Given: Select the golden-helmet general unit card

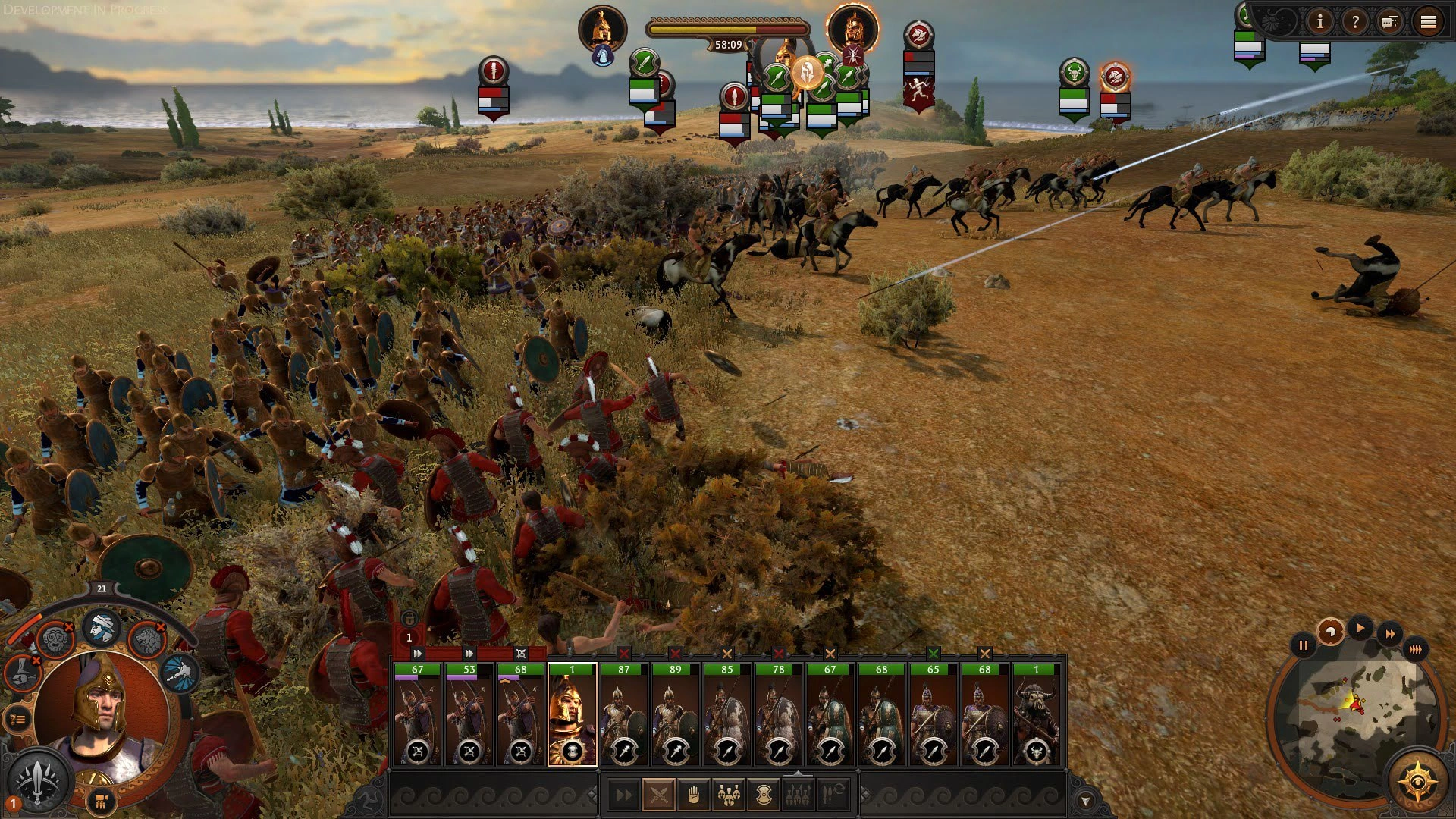Looking at the screenshot, I should (573, 714).
